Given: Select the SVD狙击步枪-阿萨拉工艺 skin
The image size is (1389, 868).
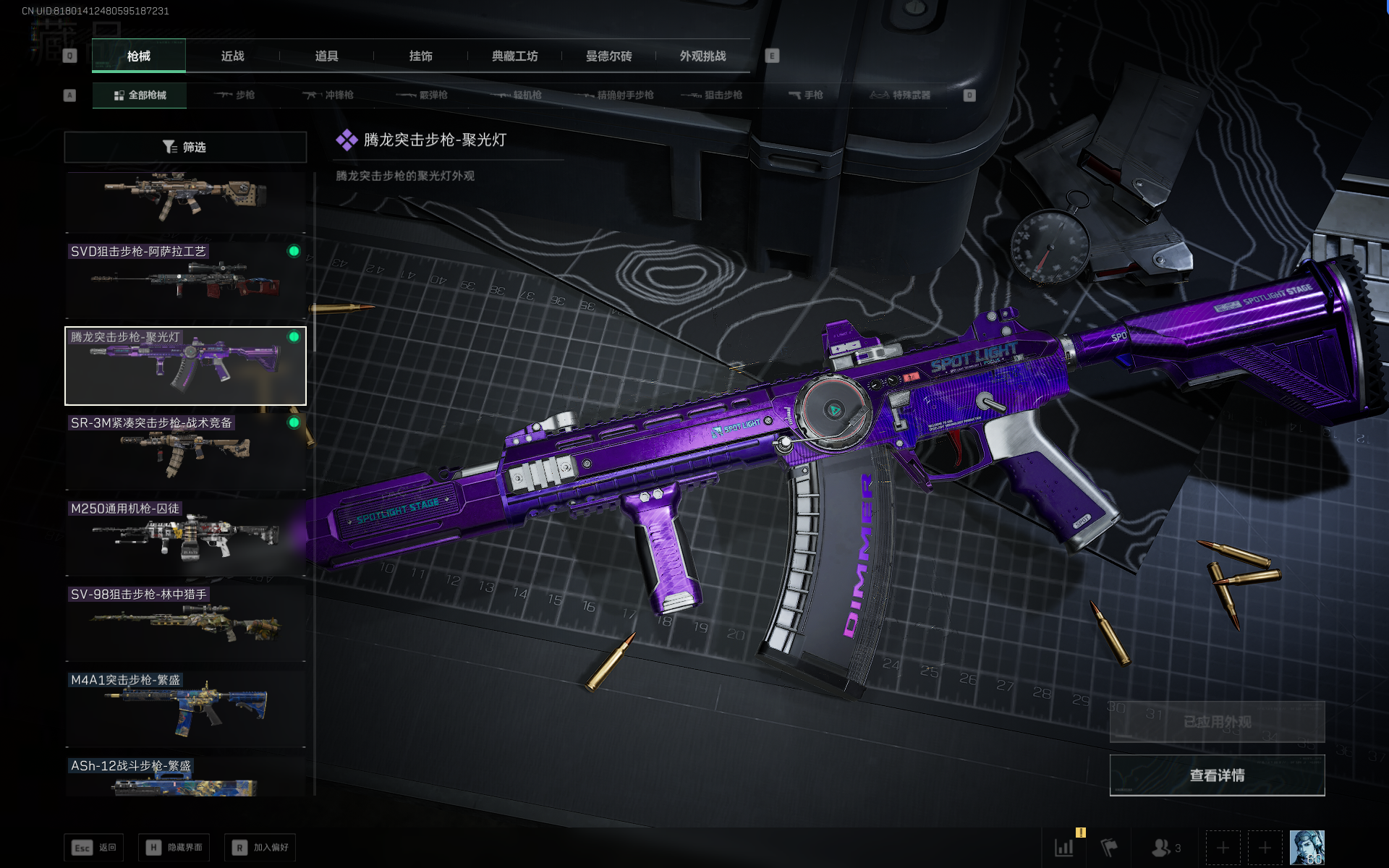Looking at the screenshot, I should coord(185,281).
